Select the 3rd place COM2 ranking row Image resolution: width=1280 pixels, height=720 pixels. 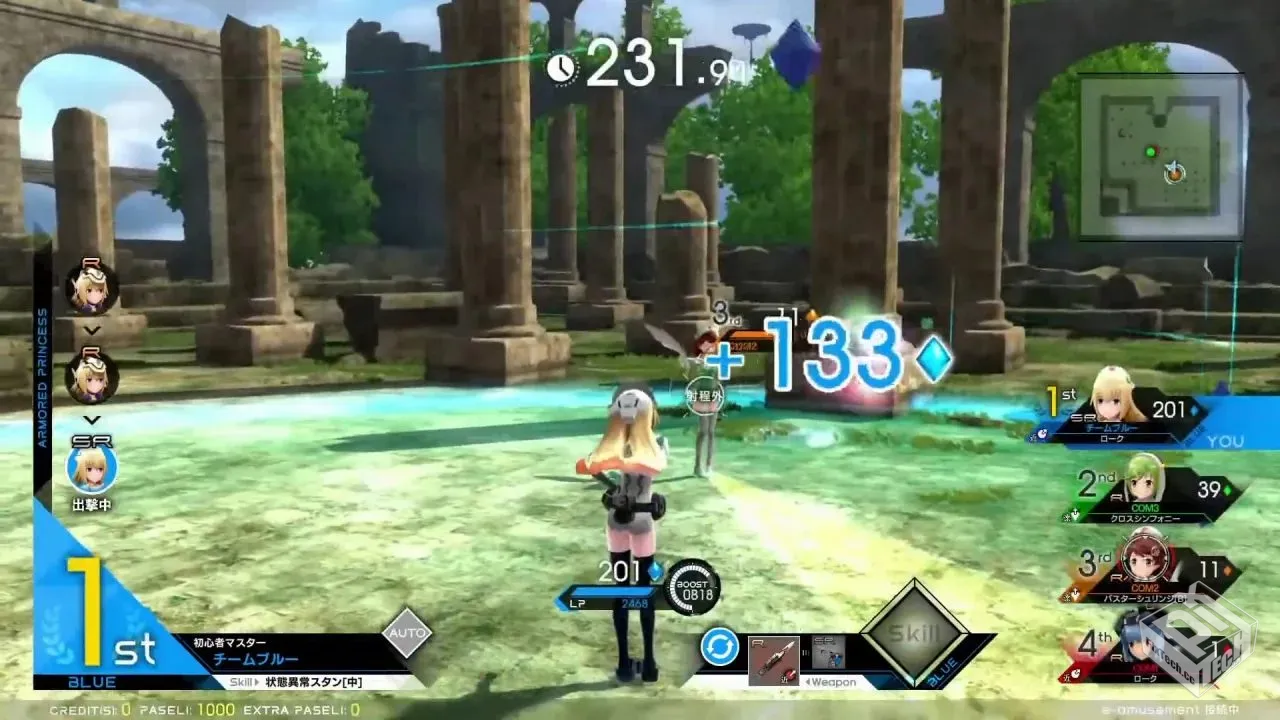coord(1150,573)
